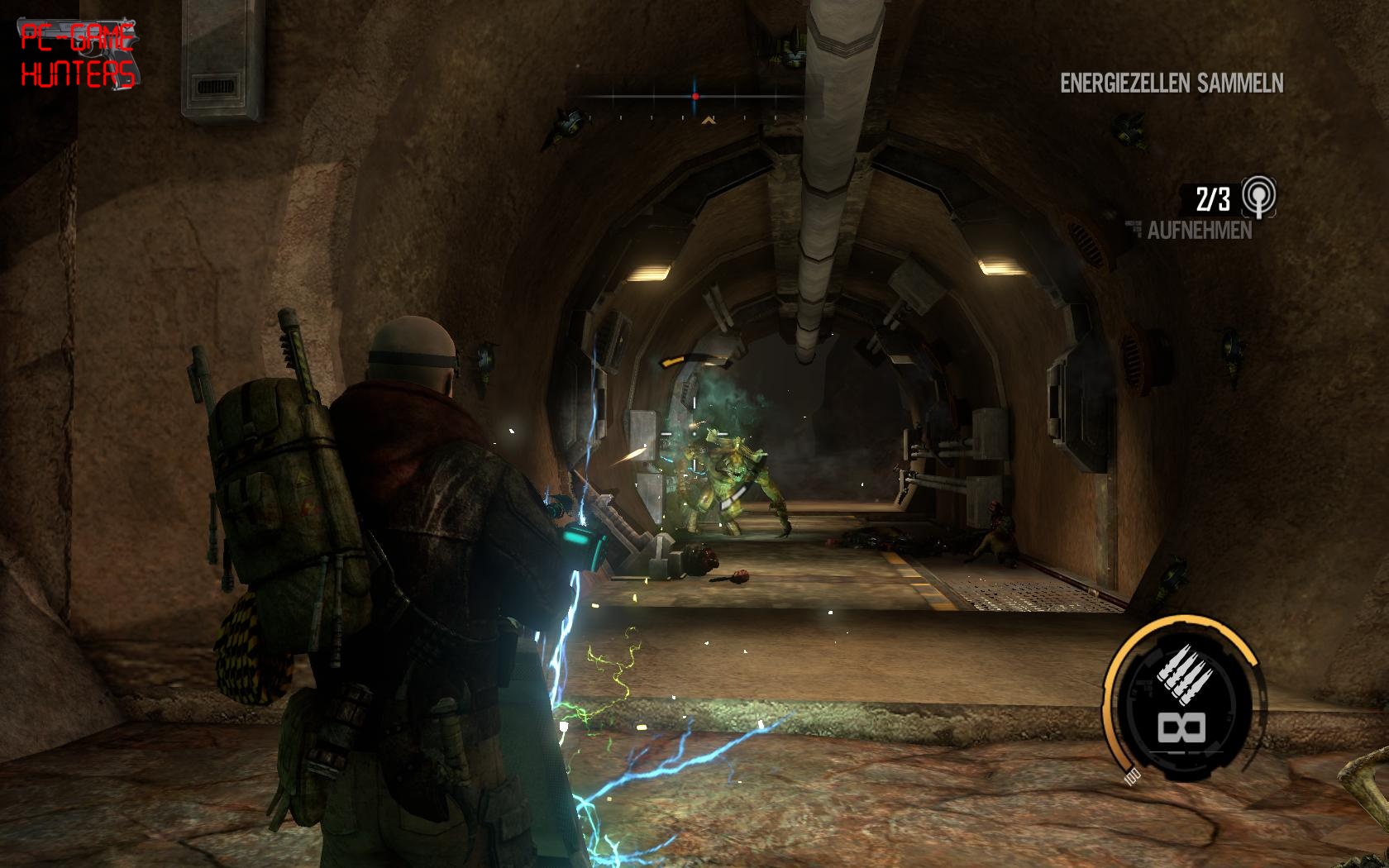
Task: Click the Energiezellen Sammeln objective tracker
Action: (x=1171, y=83)
